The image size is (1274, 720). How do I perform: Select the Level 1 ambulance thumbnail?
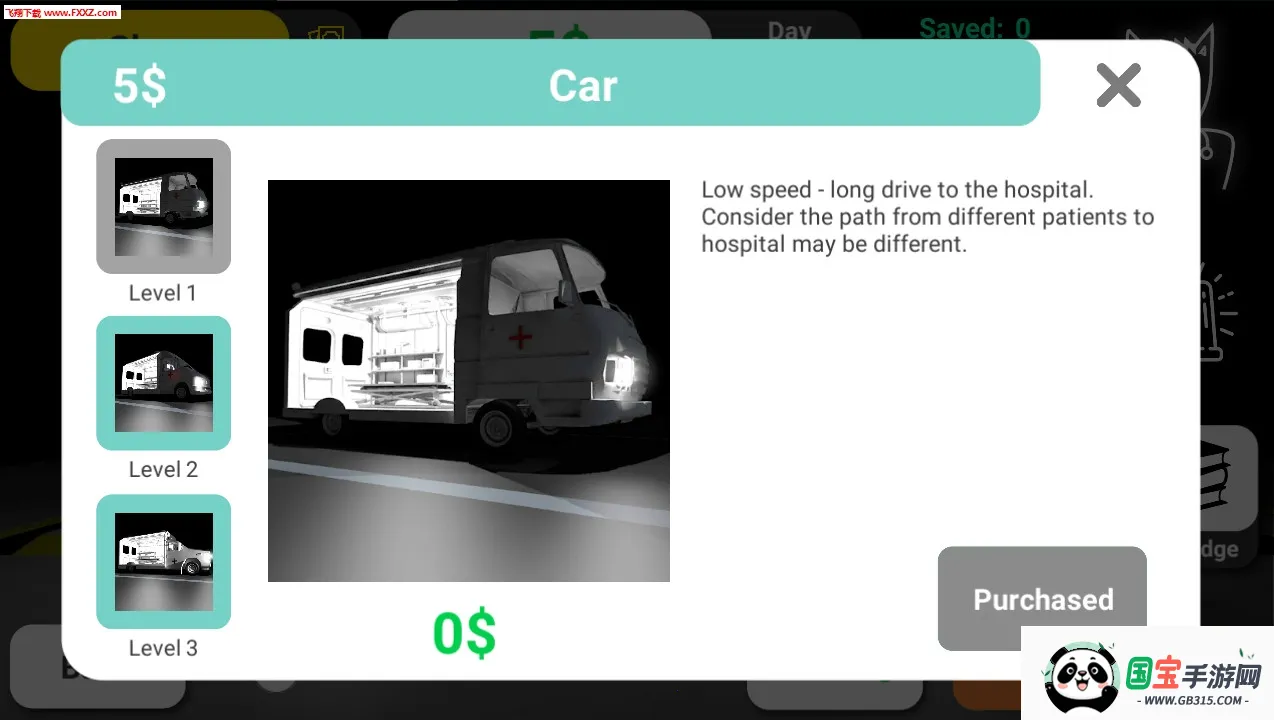point(163,206)
